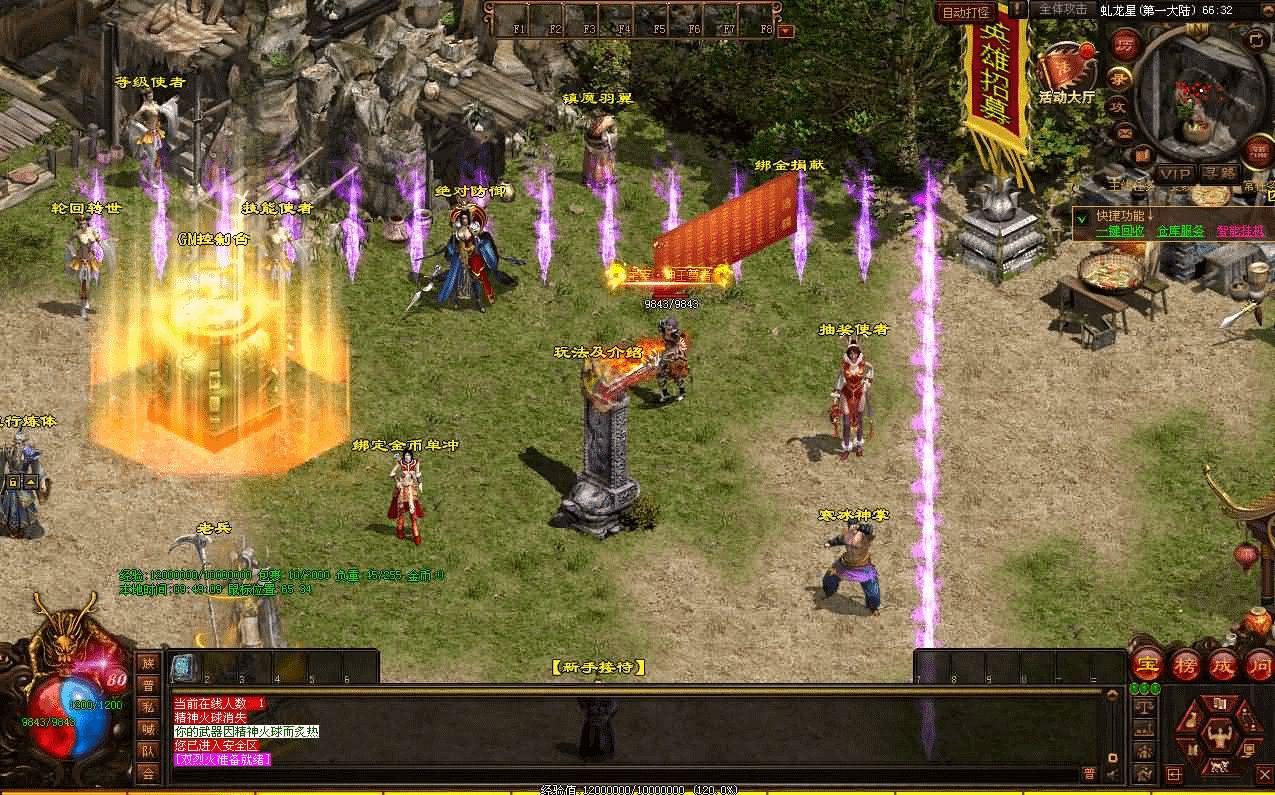The image size is (1275, 795).
Task: Toggle the 快捷功能 checkbox
Action: (x=1081, y=216)
